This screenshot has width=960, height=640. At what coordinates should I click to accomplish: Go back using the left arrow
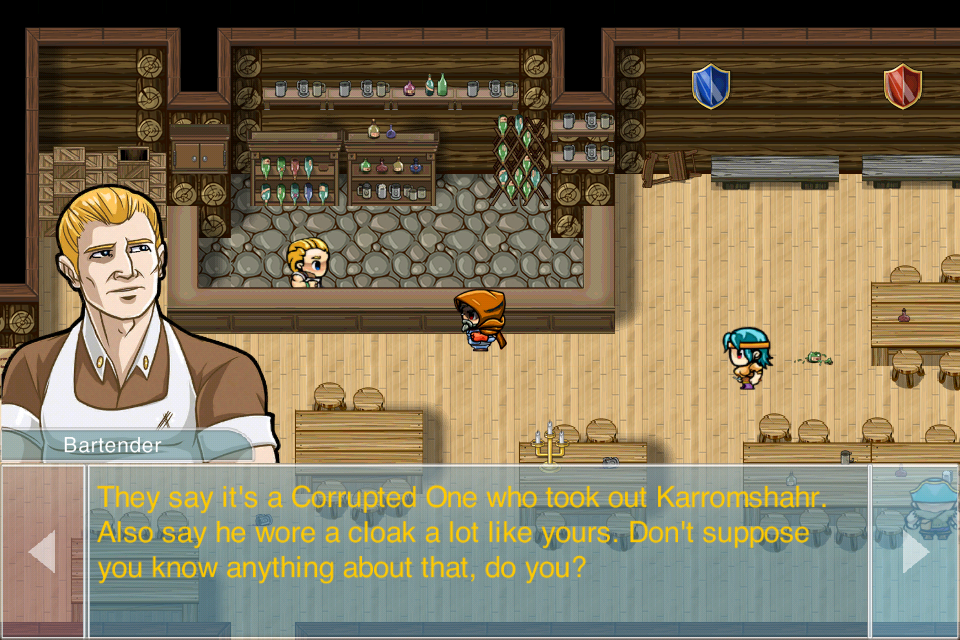pos(42,551)
